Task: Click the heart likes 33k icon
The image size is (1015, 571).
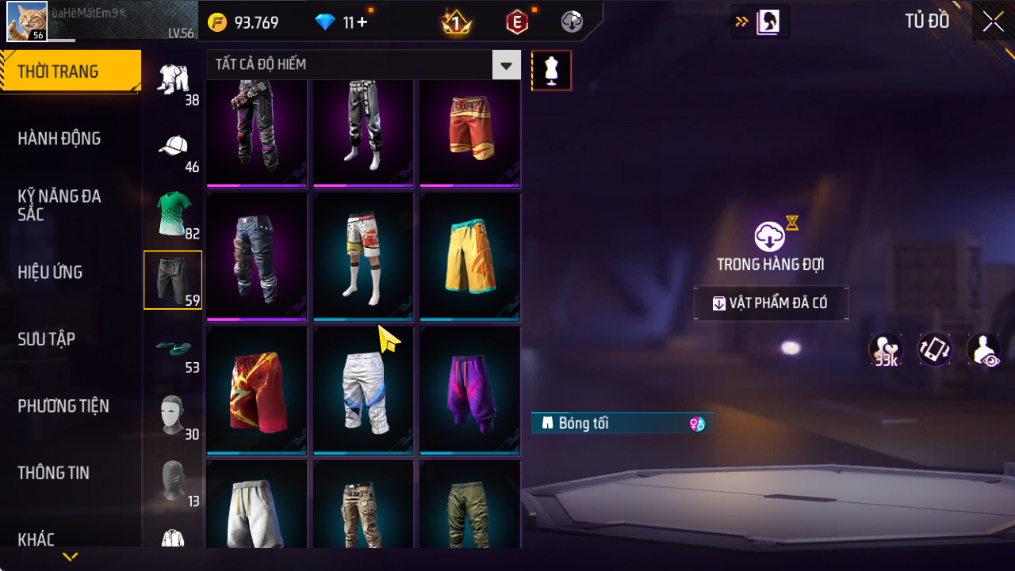Action: tap(885, 350)
